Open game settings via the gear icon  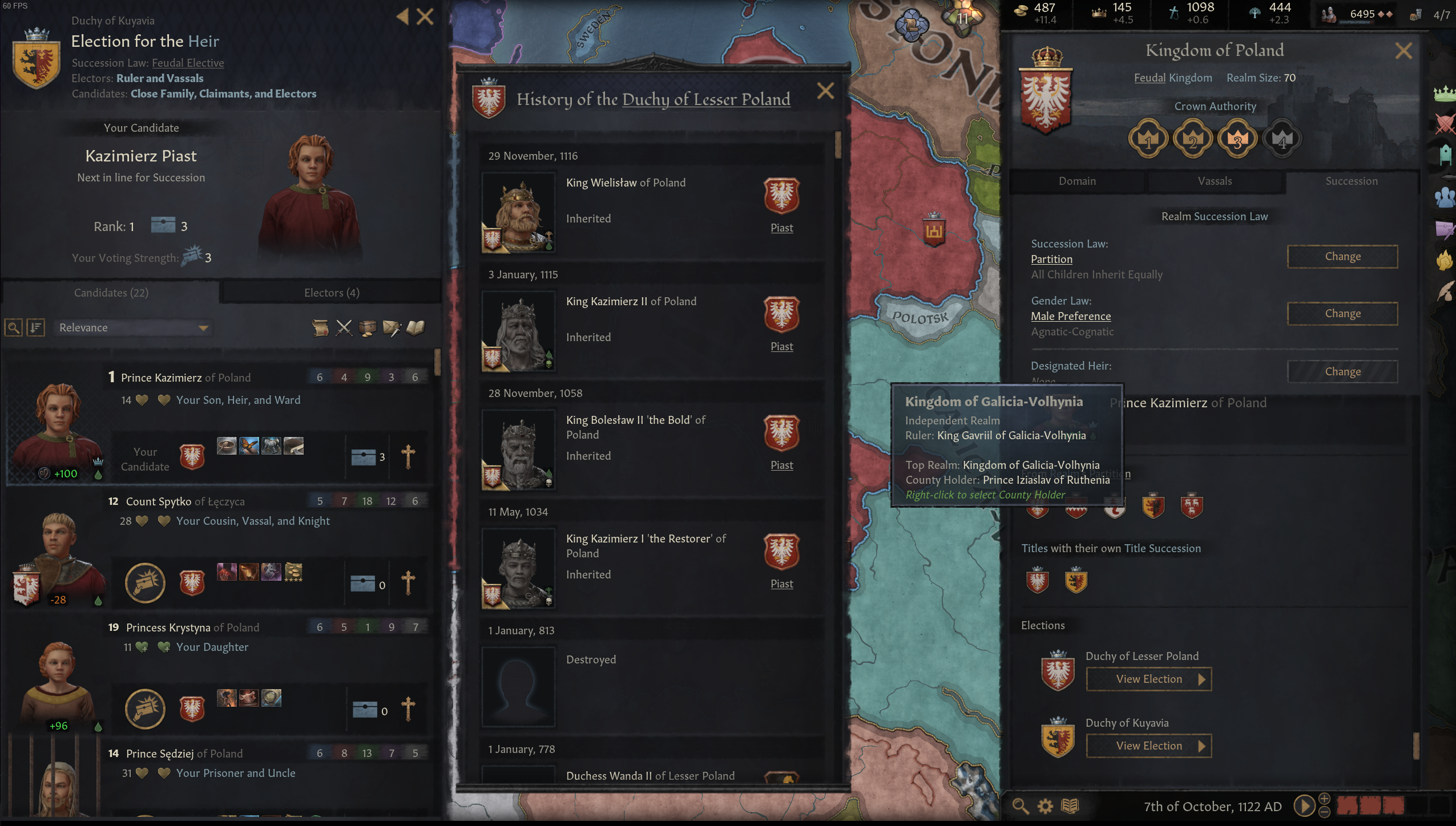pos(1045,806)
